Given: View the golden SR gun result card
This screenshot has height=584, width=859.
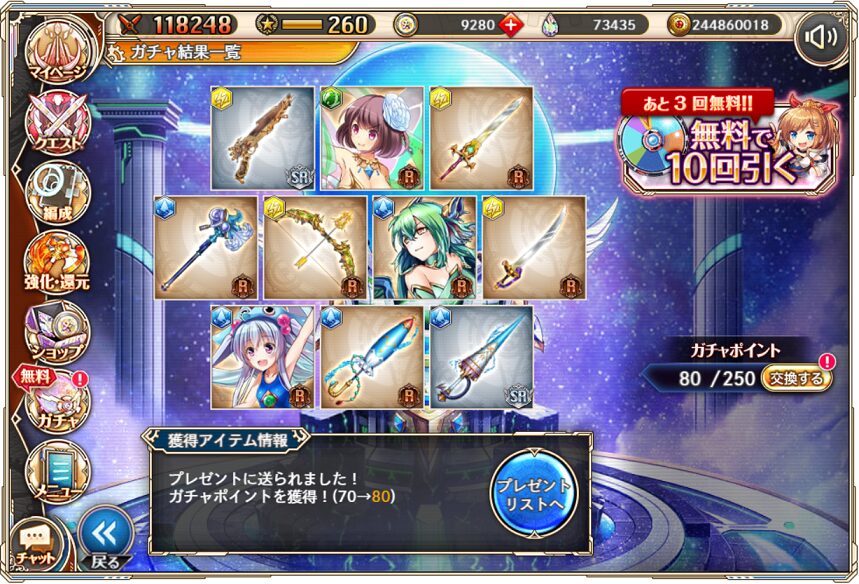Looking at the screenshot, I should point(263,138).
